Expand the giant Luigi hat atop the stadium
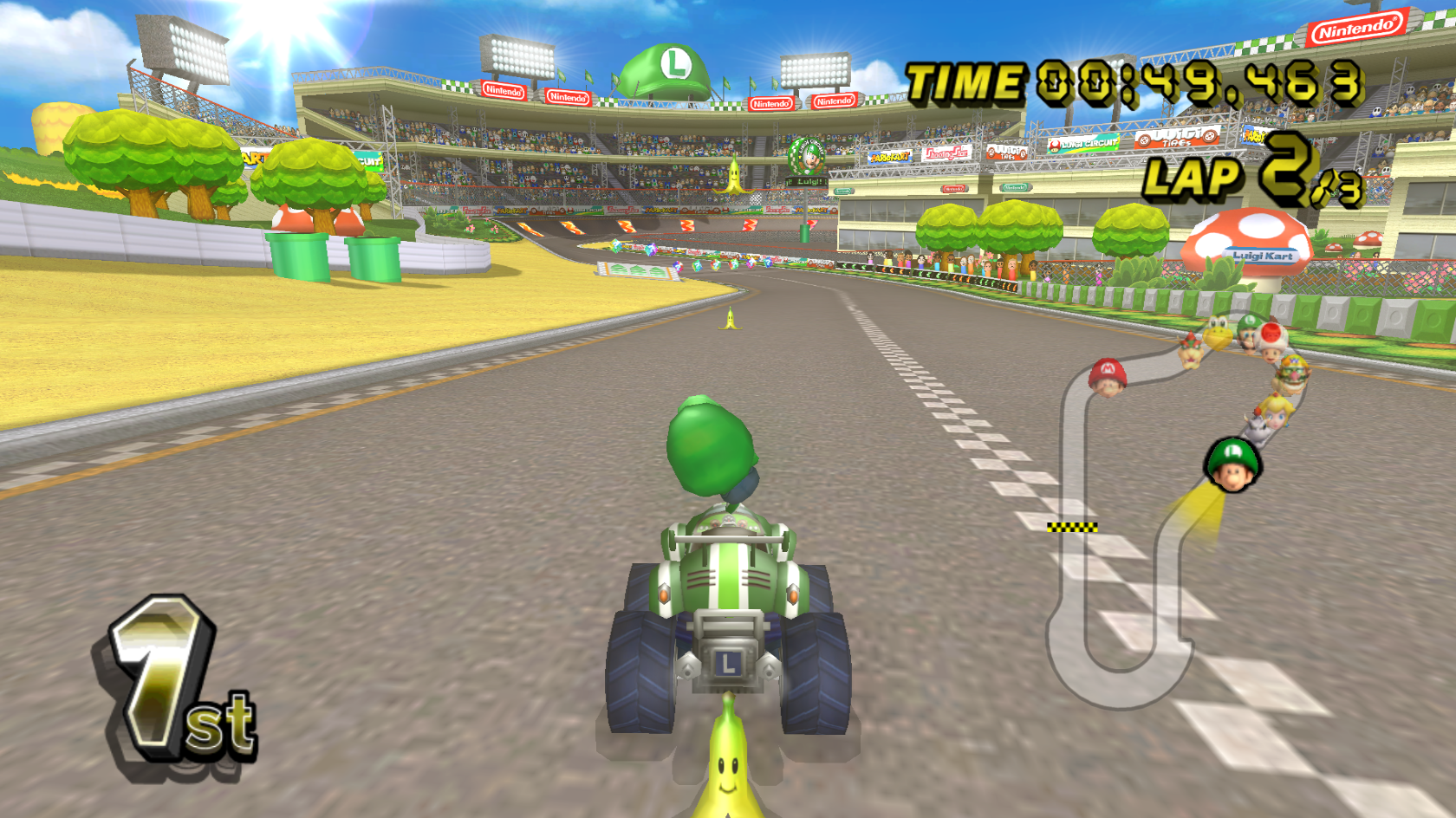 point(667,65)
